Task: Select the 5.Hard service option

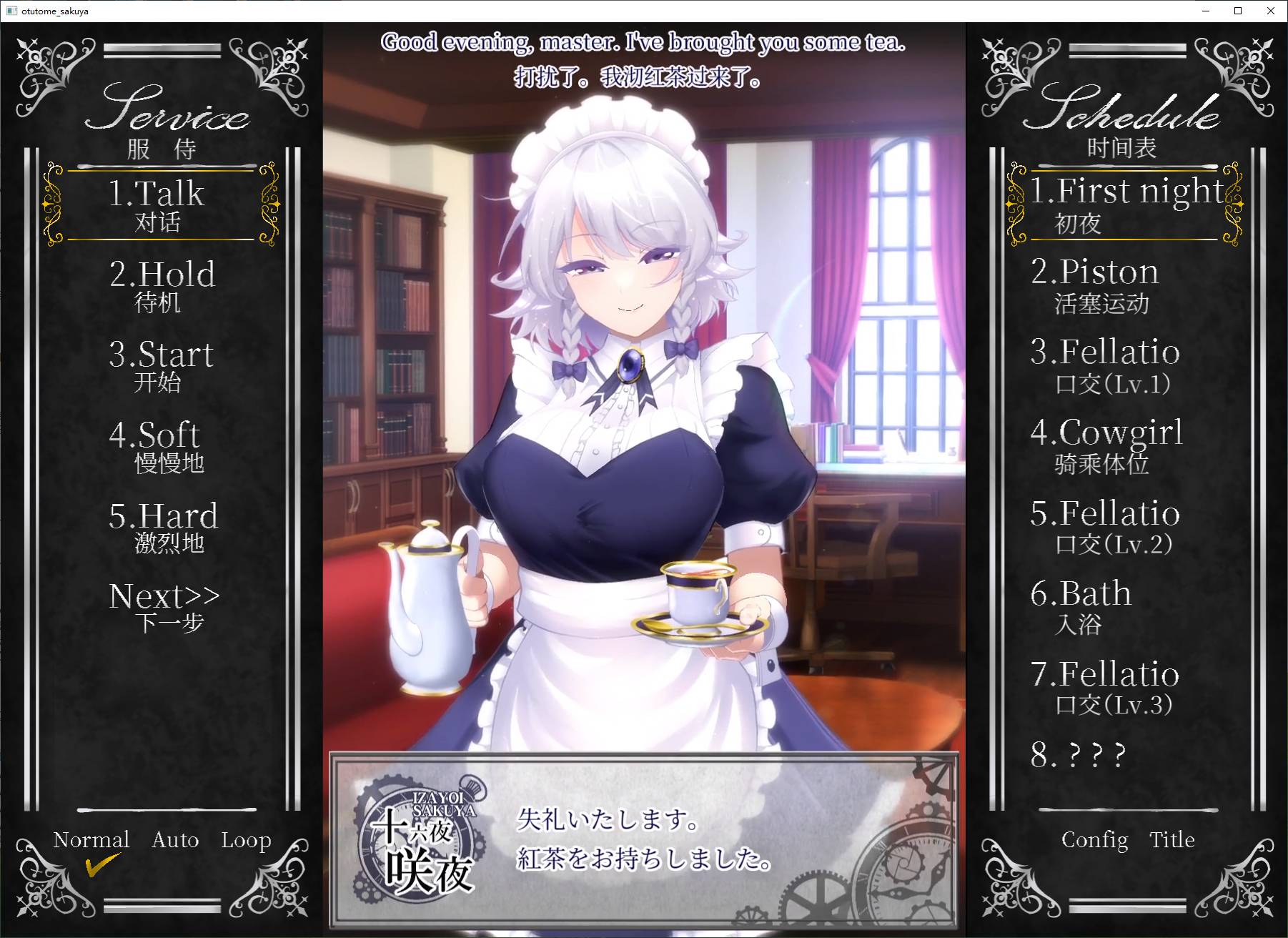Action: (163, 527)
